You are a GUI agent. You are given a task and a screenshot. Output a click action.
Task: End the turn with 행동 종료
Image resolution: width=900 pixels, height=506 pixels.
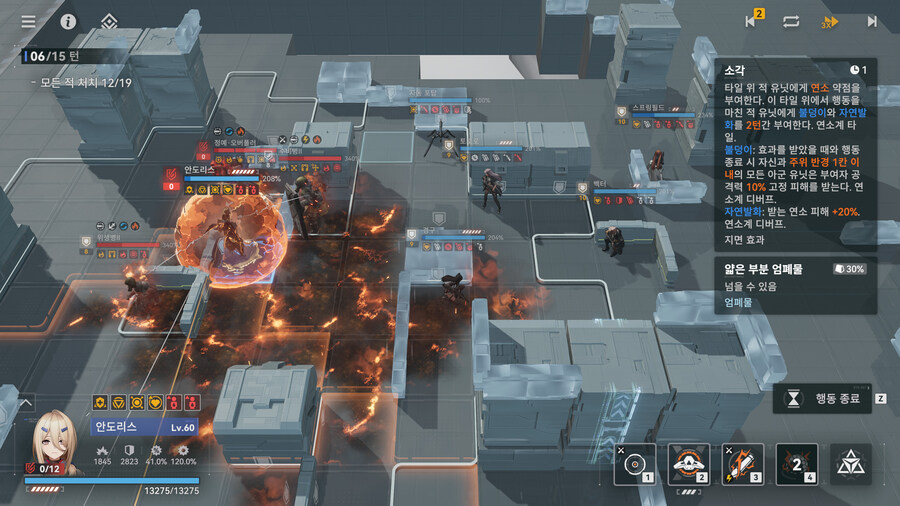coord(829,398)
